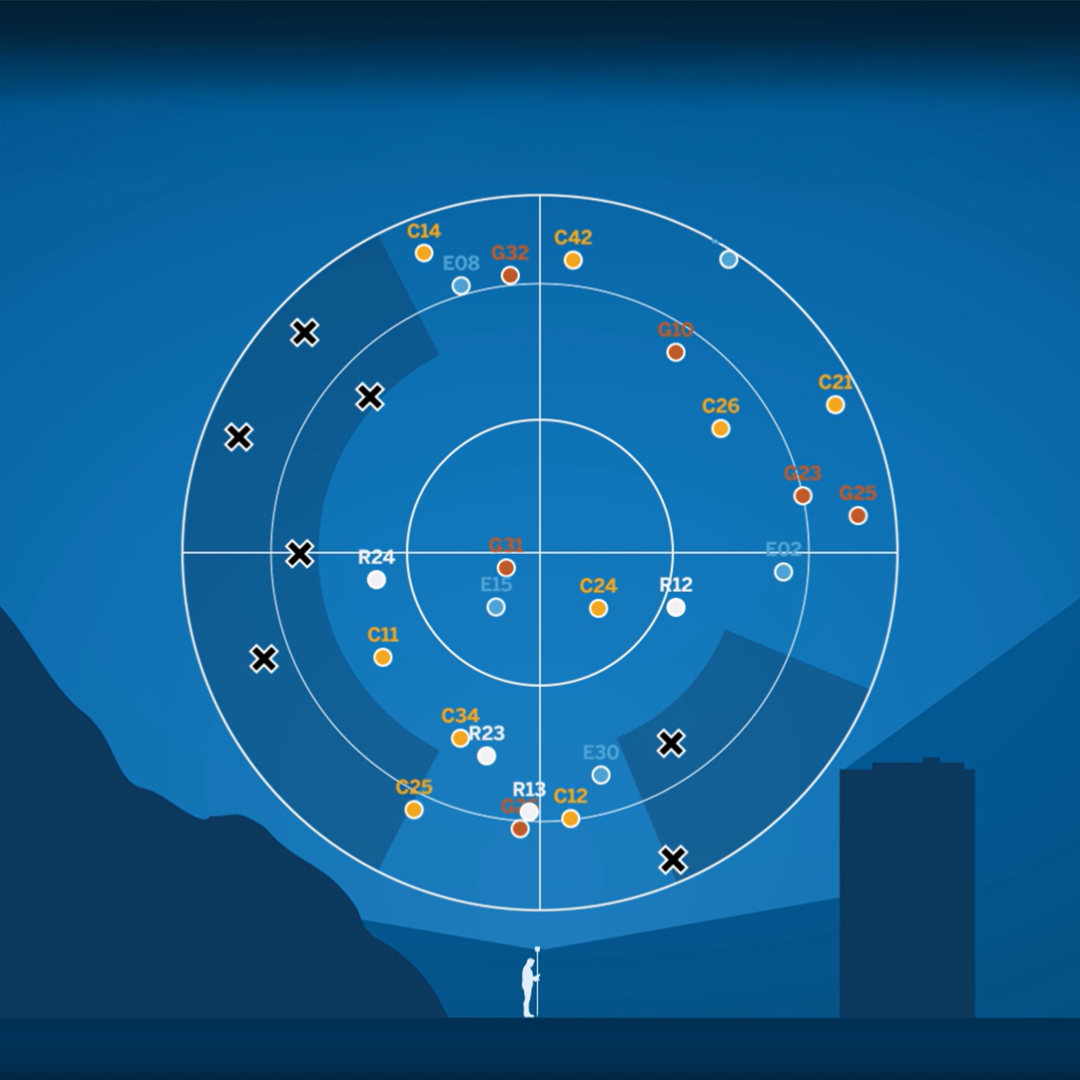Click the white R12 satellite dot
This screenshot has height=1080, width=1080.
[x=676, y=607]
